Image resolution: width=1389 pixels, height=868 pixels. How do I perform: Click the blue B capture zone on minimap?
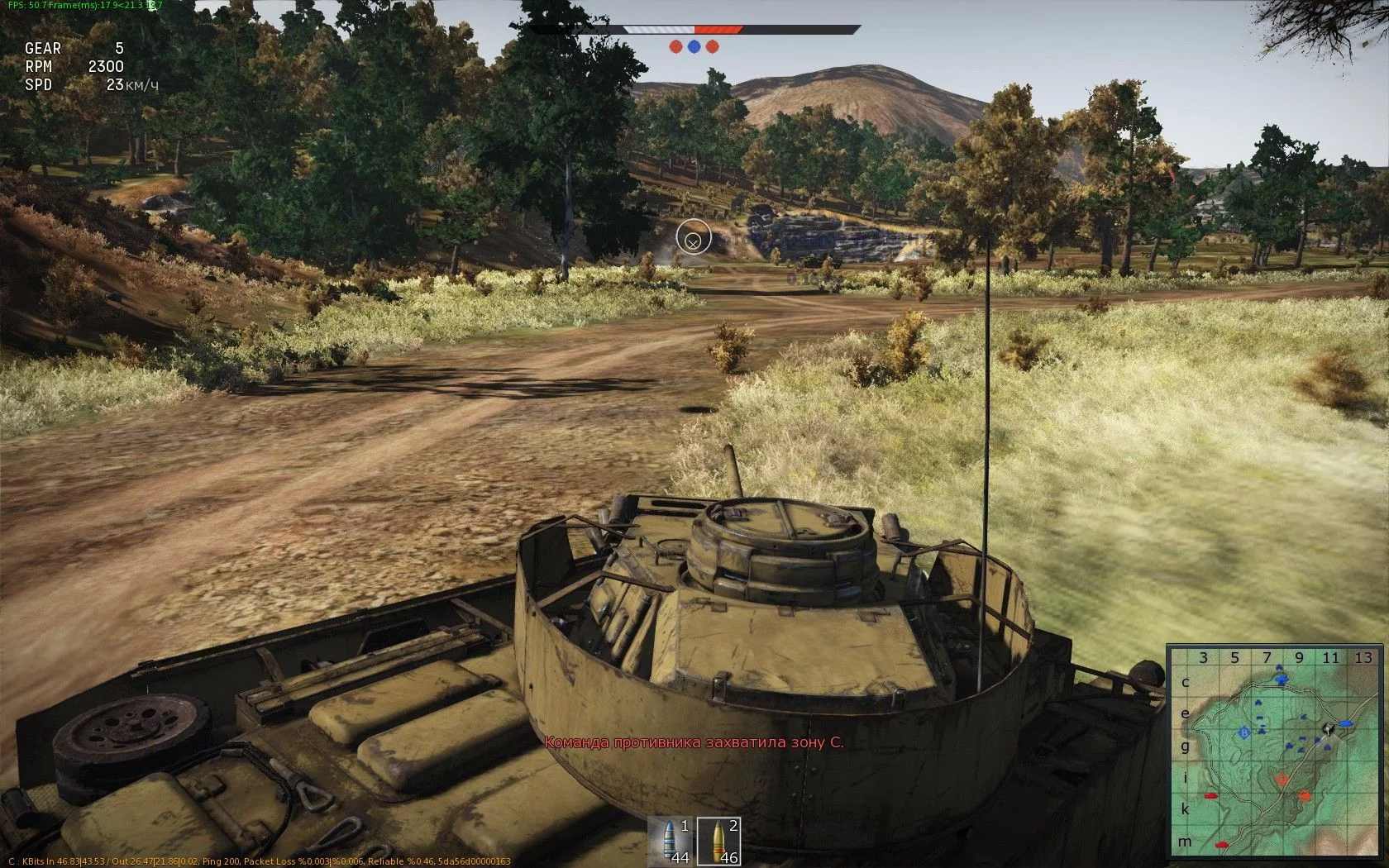pos(1243,732)
